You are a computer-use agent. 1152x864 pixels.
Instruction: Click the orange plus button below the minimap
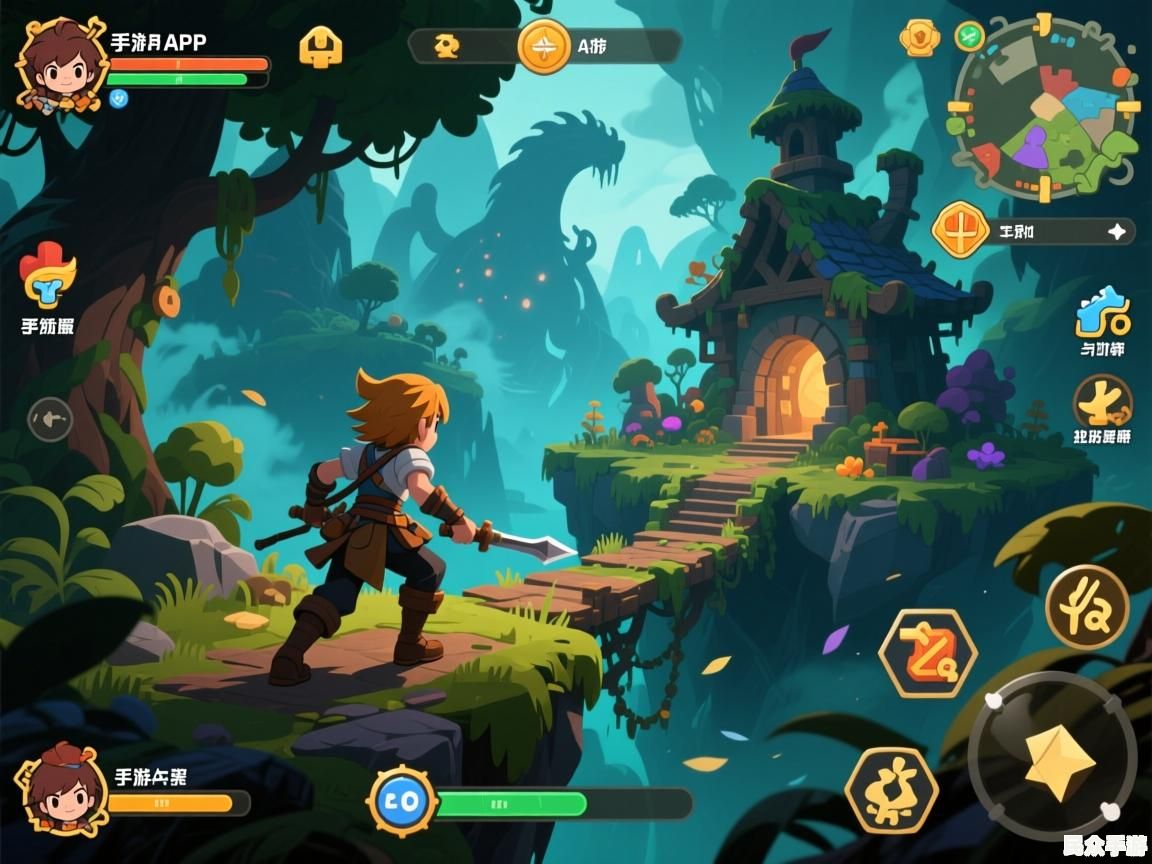click(x=960, y=230)
